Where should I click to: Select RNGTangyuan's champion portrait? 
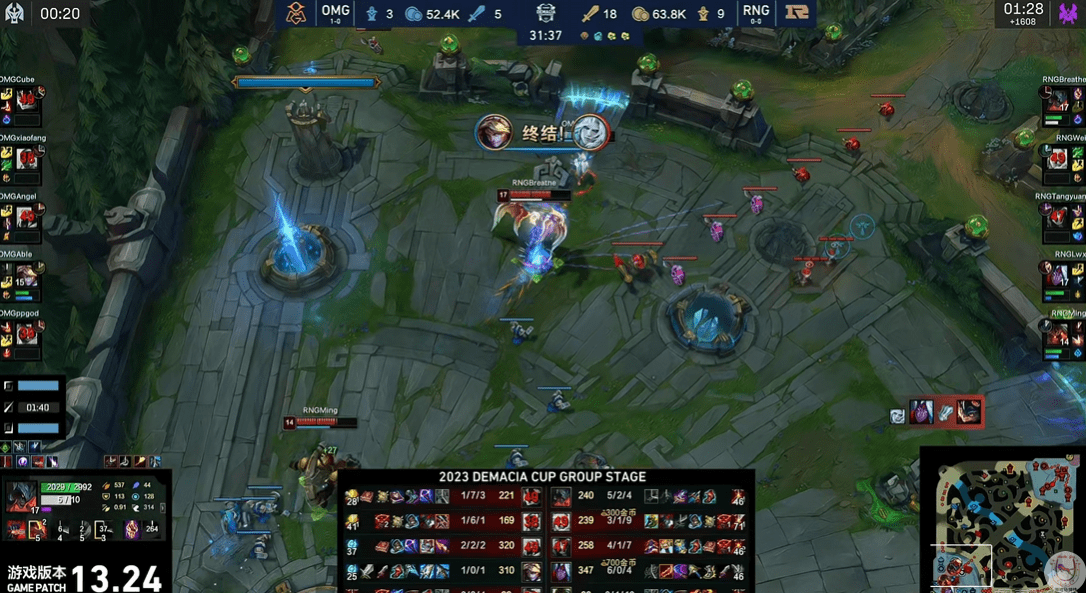pyautogui.click(x=1058, y=217)
